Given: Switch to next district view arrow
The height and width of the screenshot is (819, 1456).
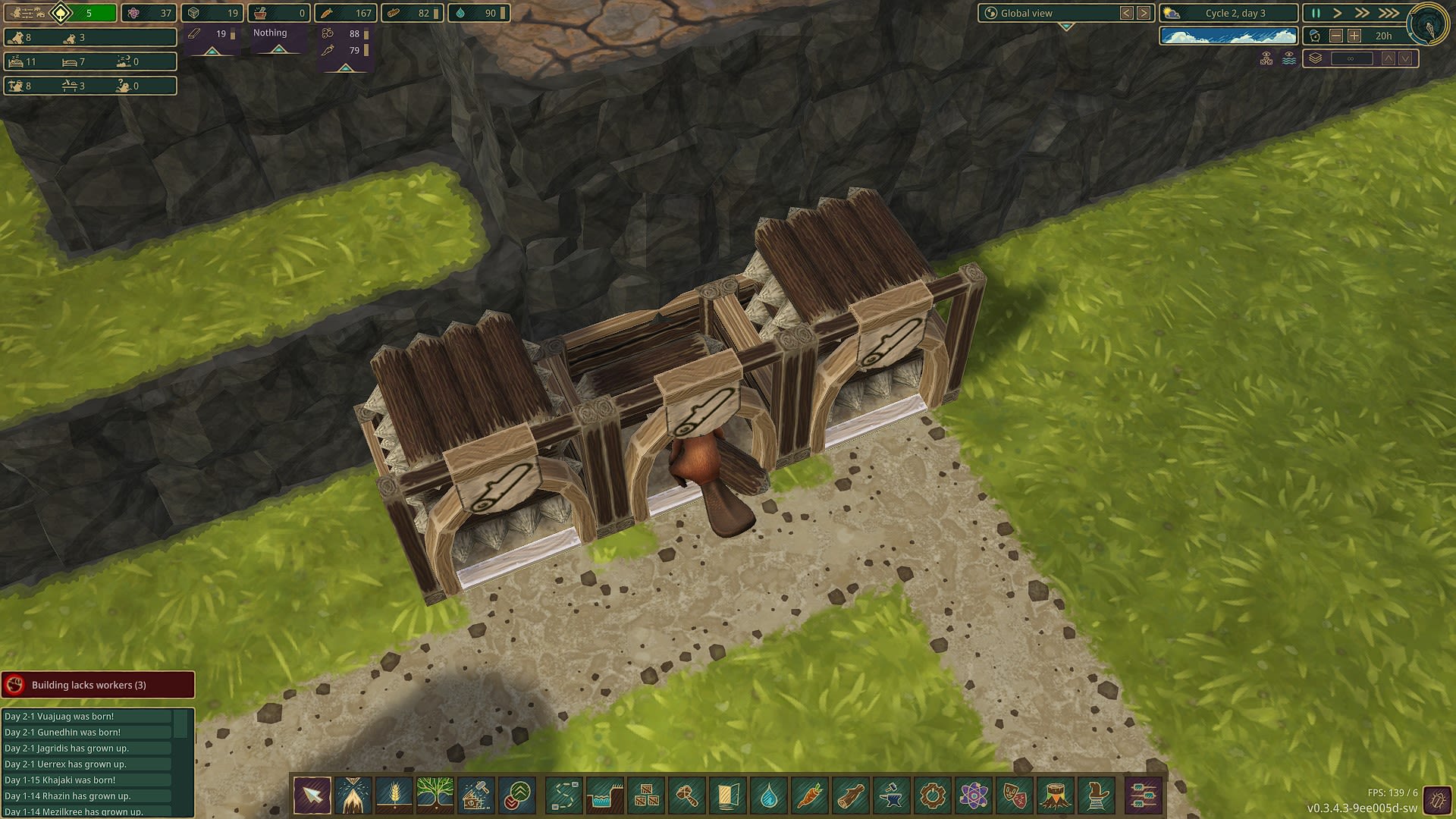Looking at the screenshot, I should coord(1144,13).
